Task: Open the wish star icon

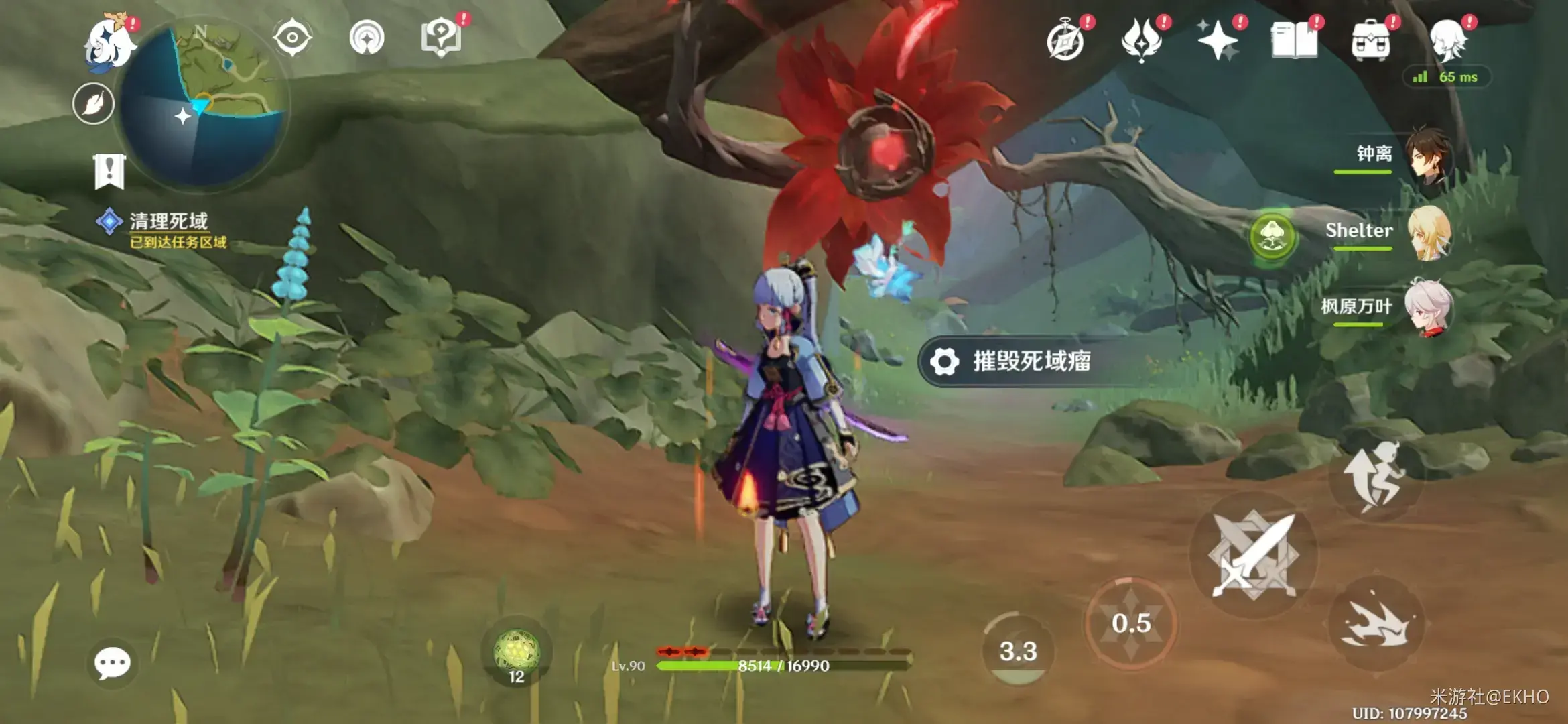Action: [1218, 40]
